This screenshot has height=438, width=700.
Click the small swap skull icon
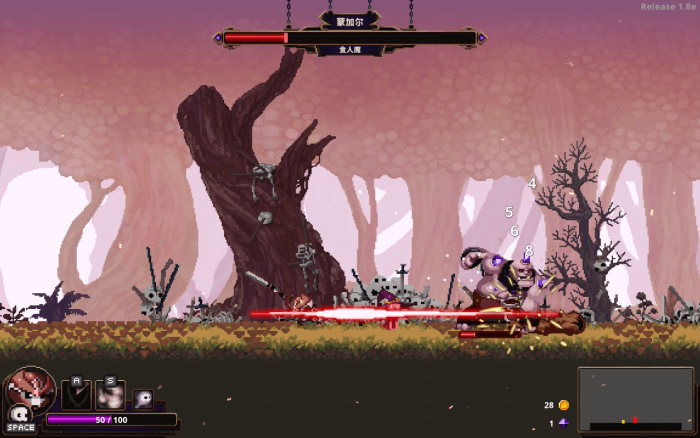(17, 414)
